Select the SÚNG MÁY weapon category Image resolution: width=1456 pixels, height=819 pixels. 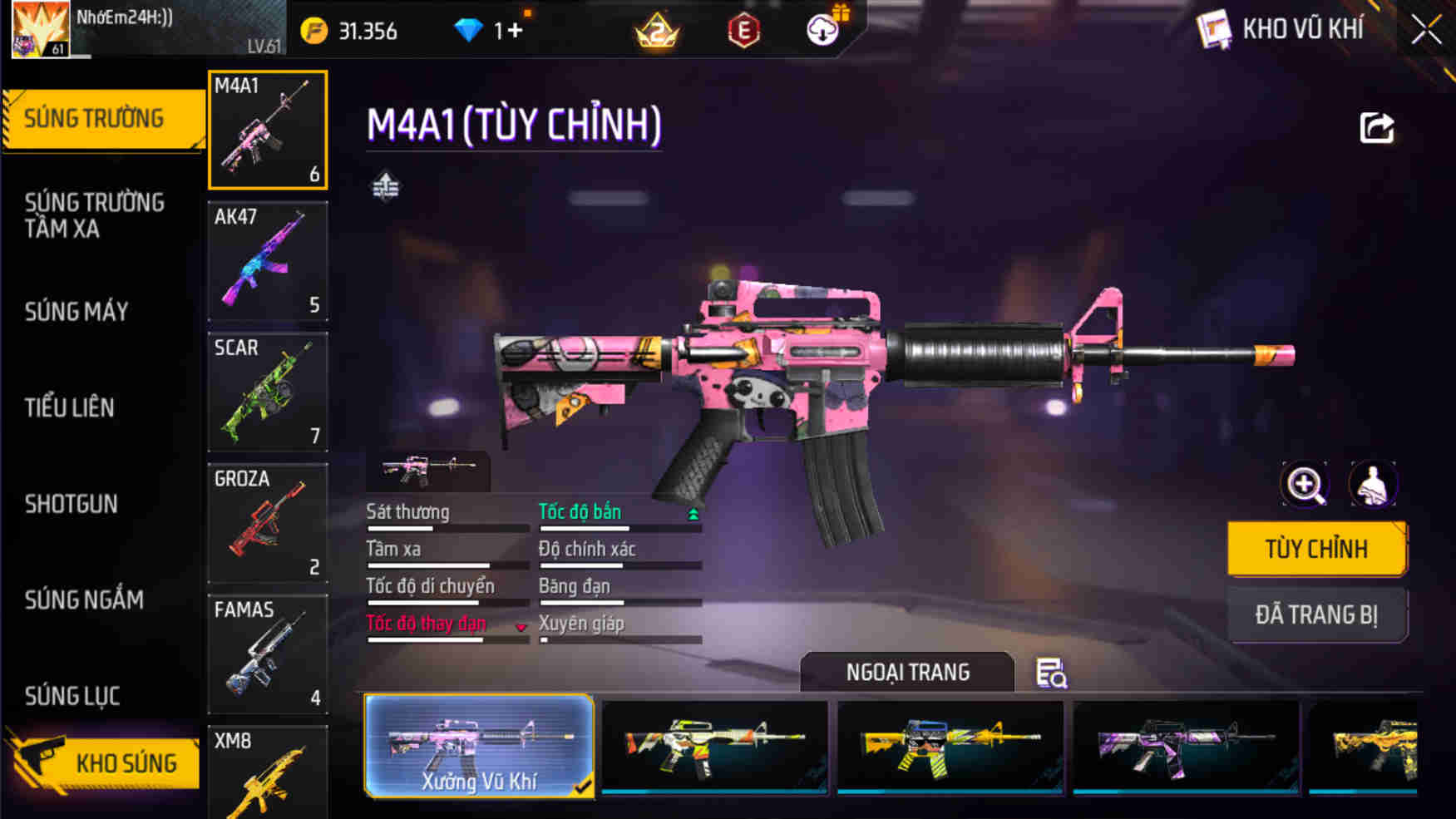77,312
